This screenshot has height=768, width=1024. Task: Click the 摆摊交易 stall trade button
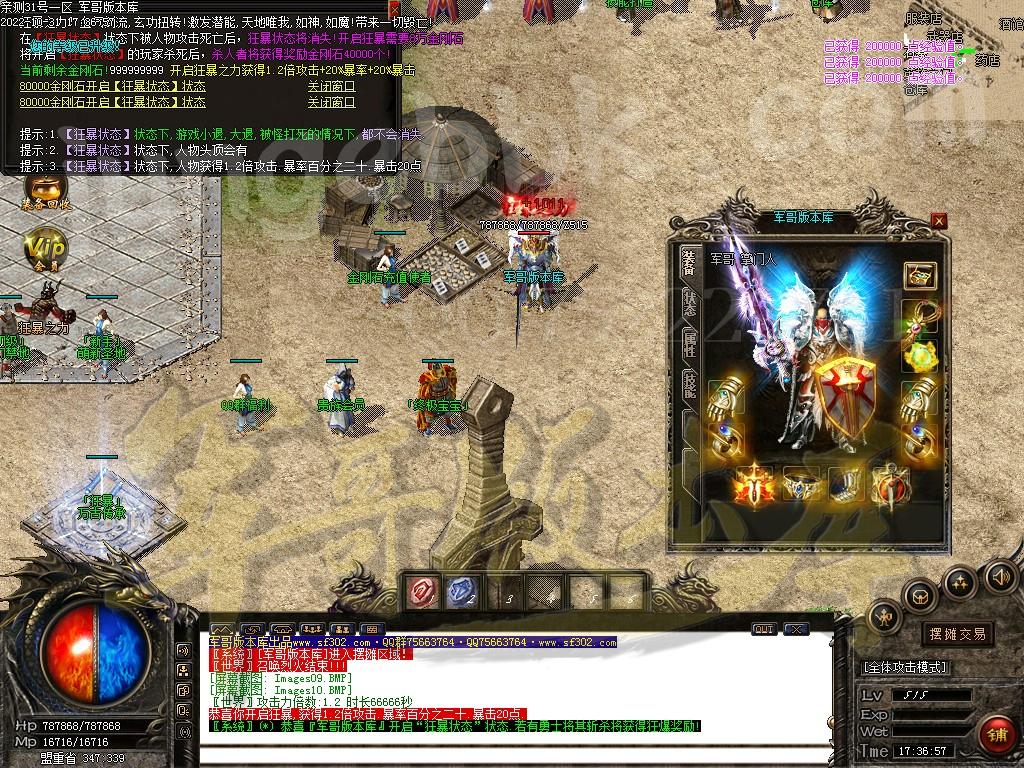coord(957,634)
